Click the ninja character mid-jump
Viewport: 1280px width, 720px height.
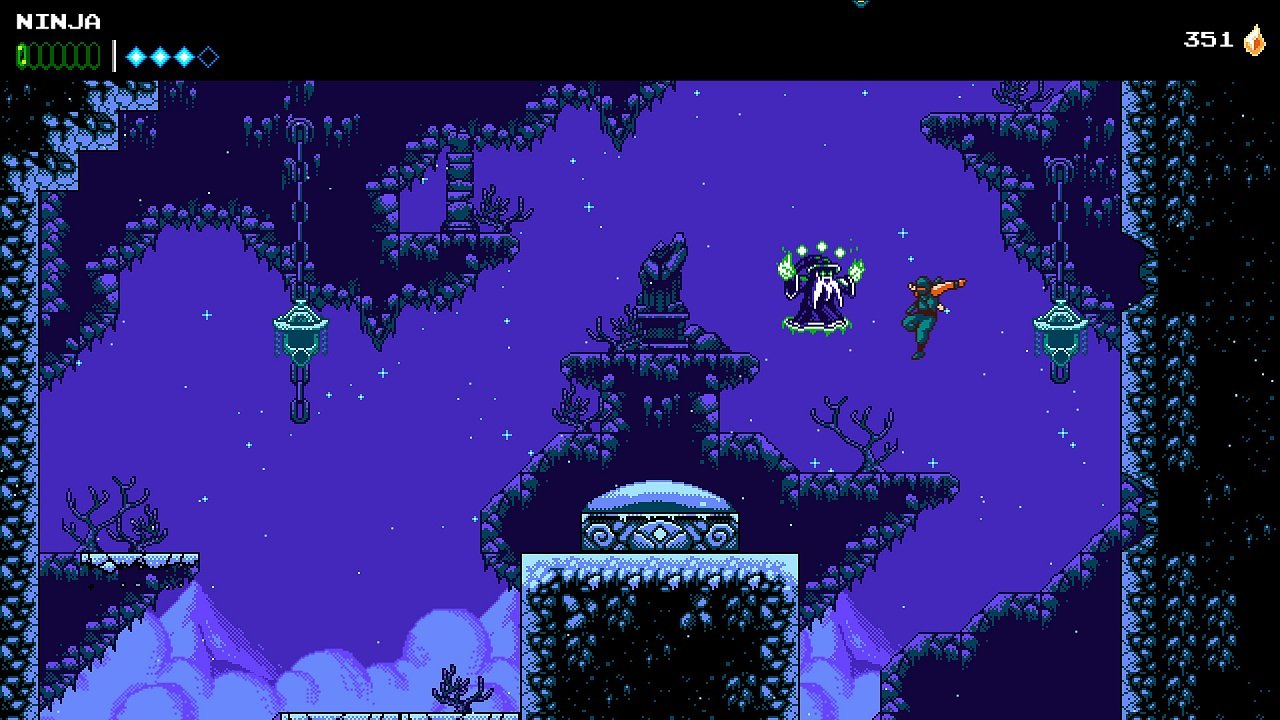[925, 310]
